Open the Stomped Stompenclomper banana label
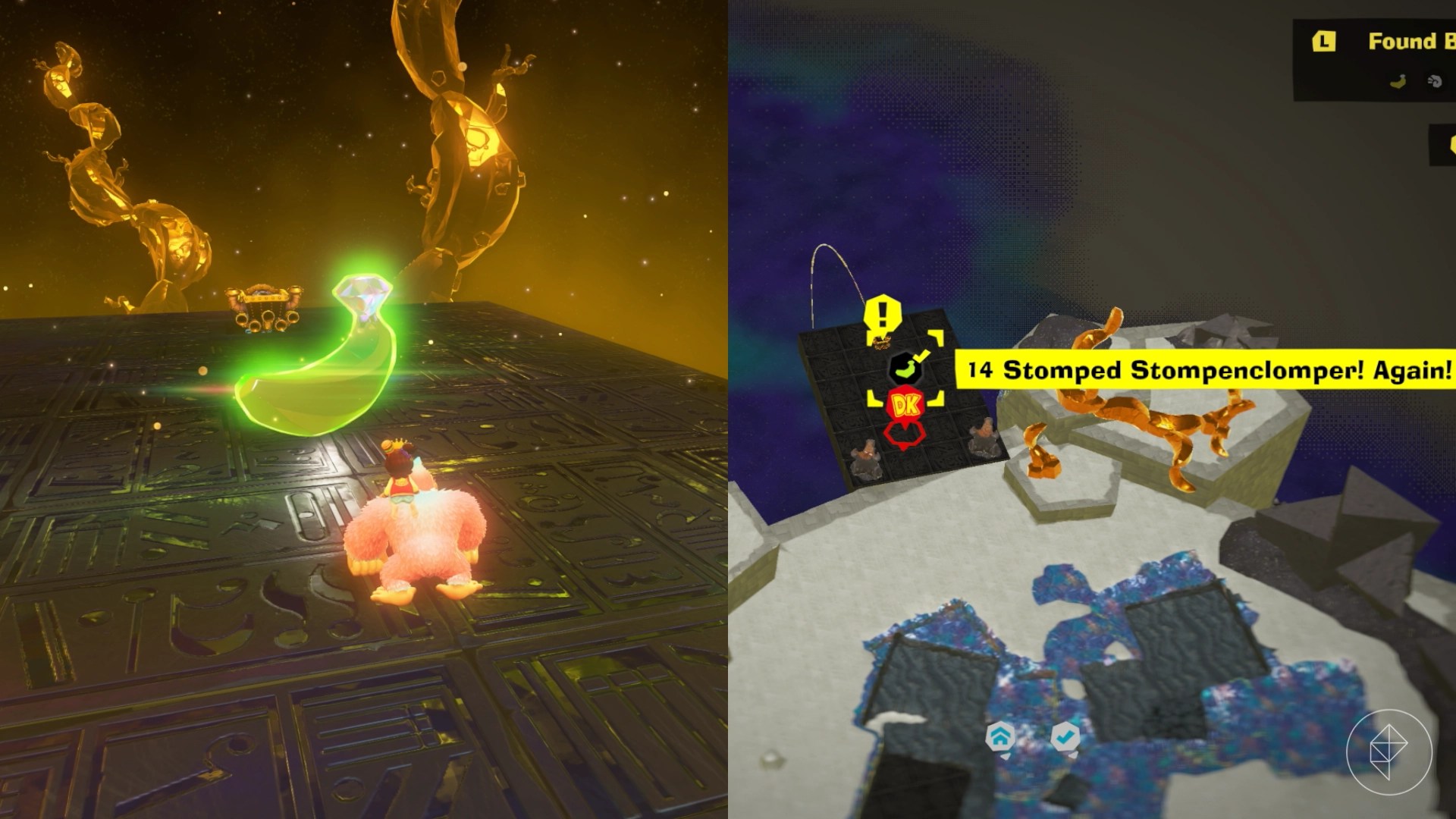1456x819 pixels. pos(1206,370)
